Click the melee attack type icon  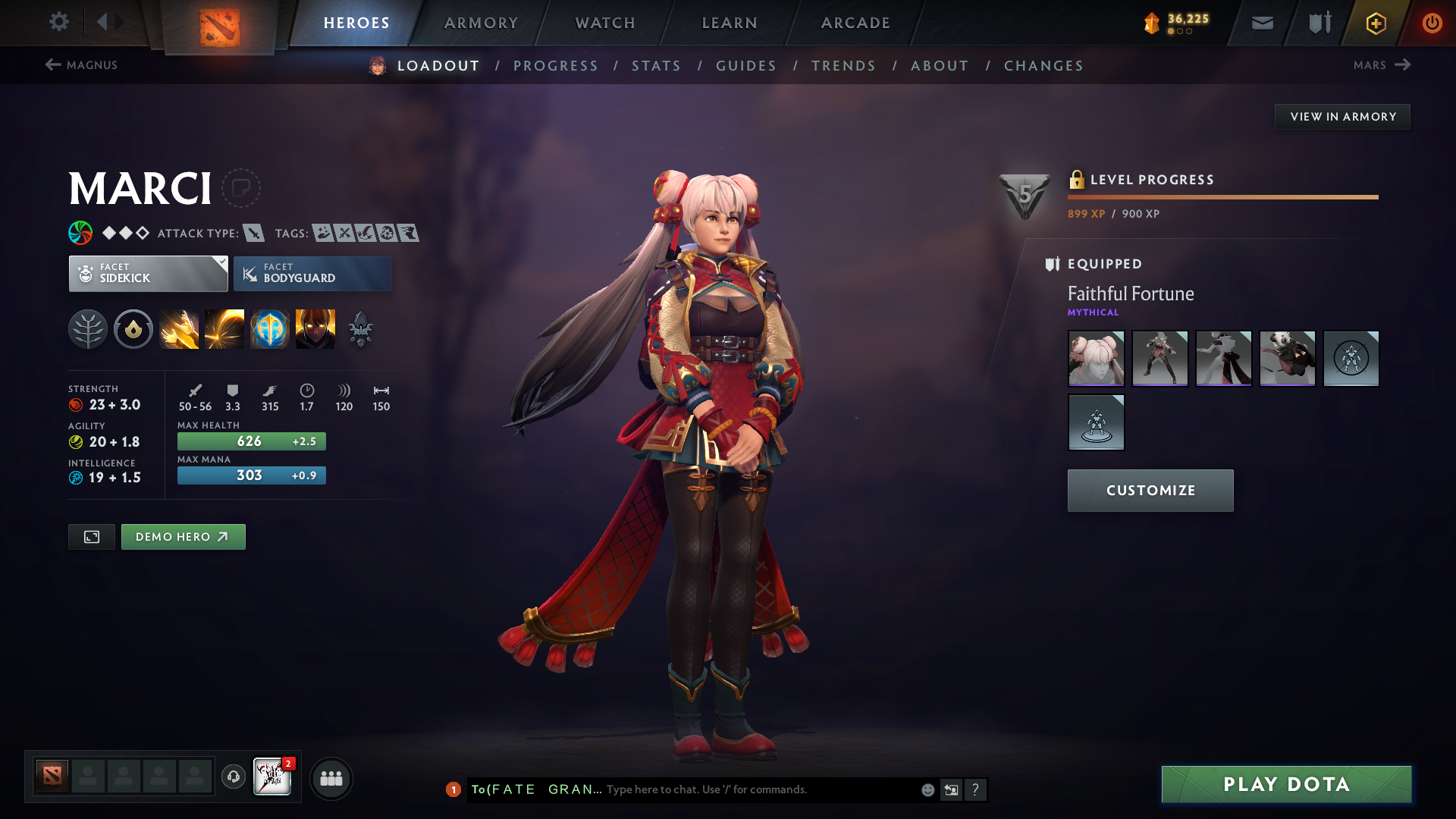point(253,234)
